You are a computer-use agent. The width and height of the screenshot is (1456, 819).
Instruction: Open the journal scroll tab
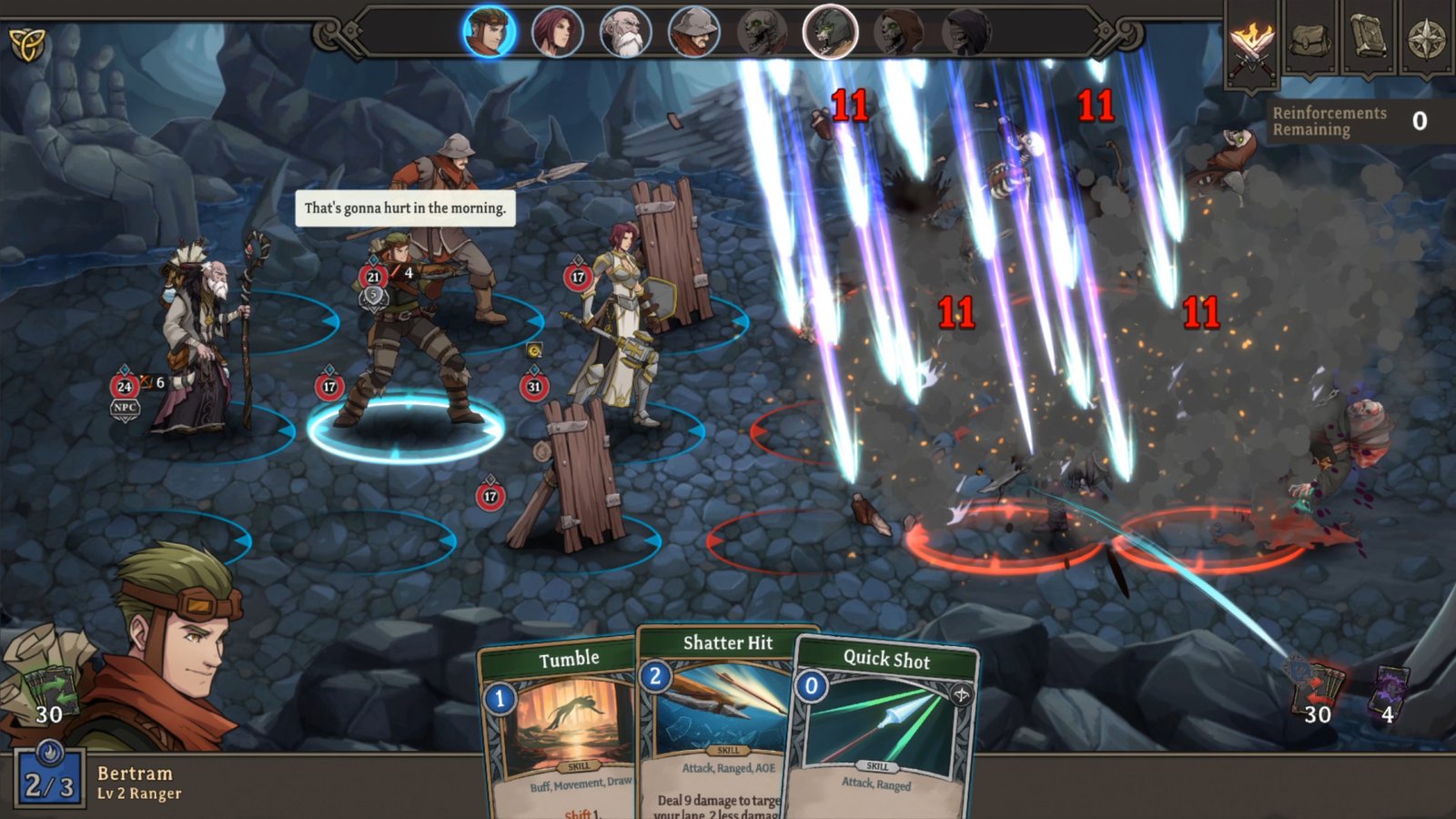point(1368,38)
